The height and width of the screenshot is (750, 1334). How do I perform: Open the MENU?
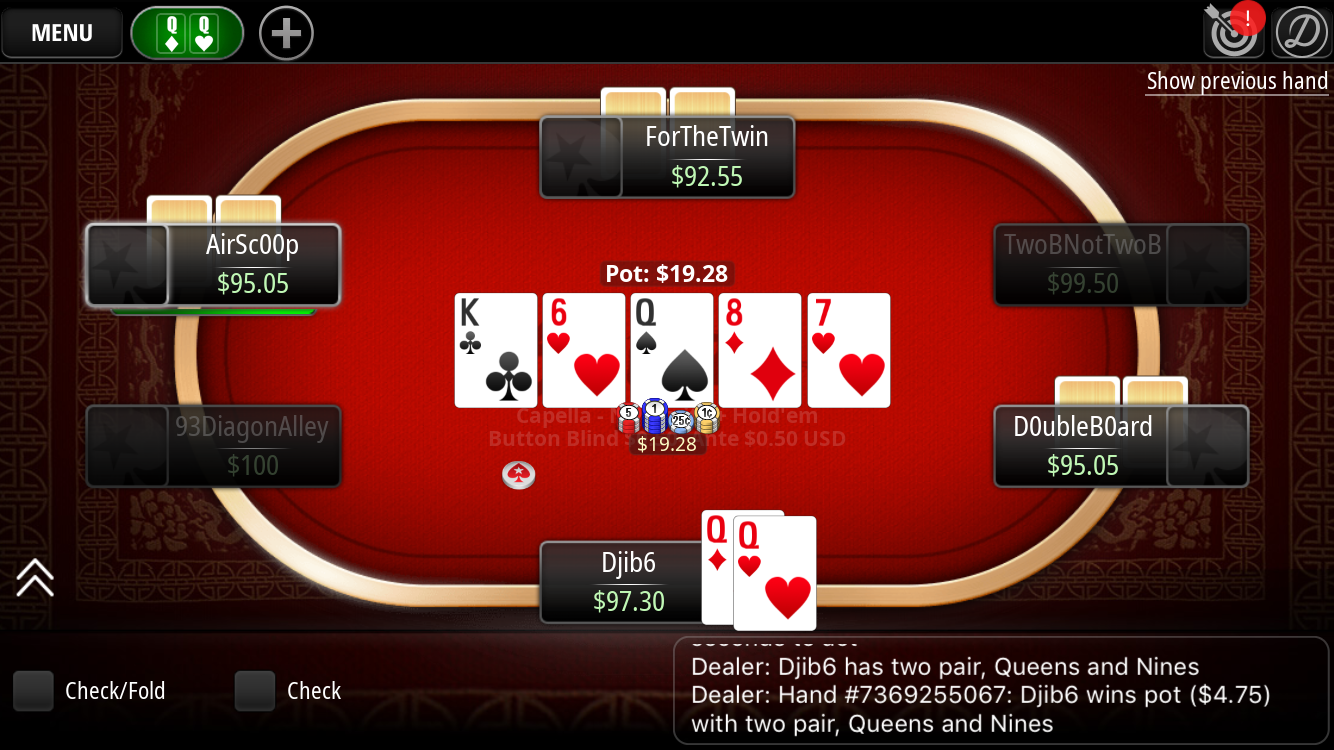pos(61,33)
